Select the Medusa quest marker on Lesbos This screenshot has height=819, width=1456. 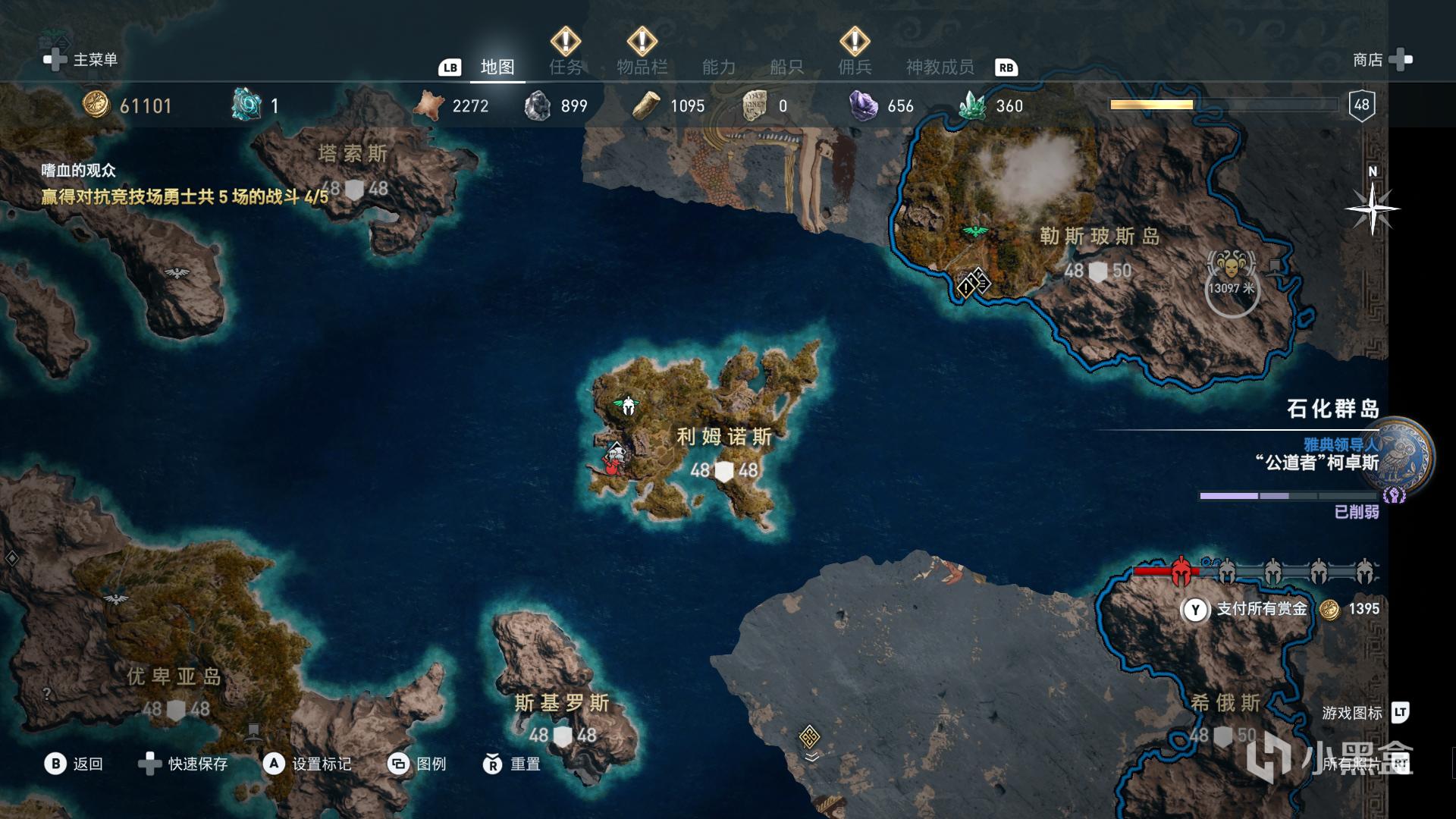pos(1232,265)
